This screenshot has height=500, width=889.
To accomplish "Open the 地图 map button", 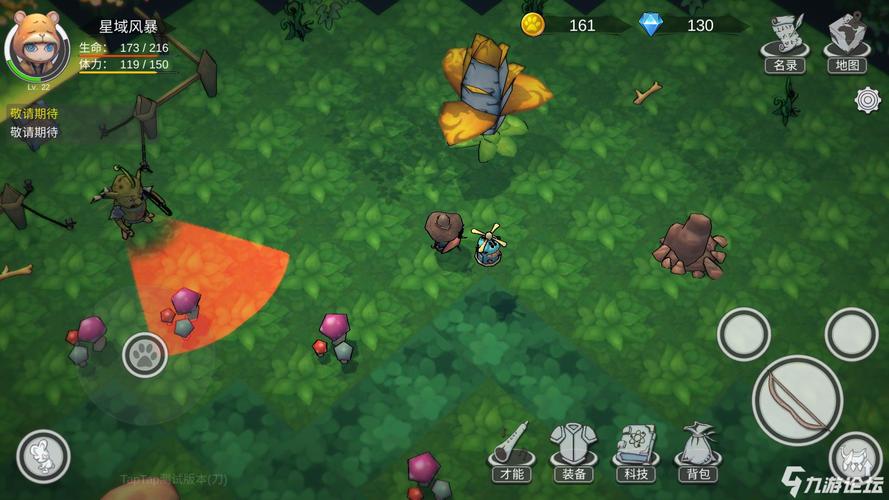I will [x=846, y=43].
